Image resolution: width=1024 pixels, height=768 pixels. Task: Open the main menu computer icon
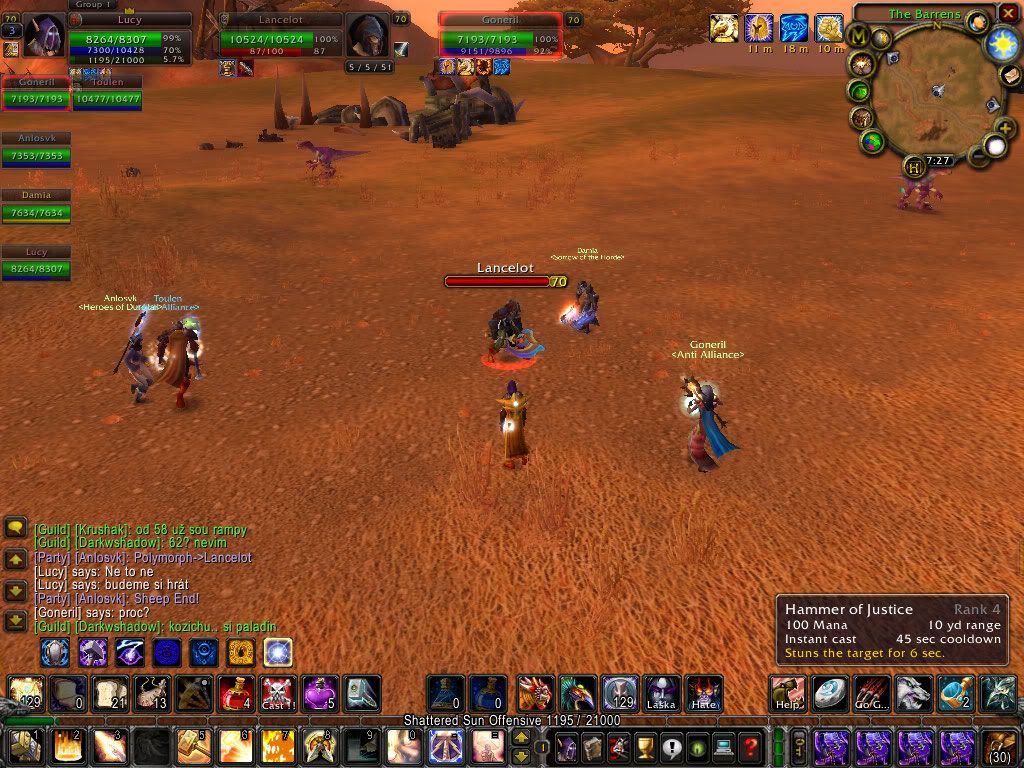click(722, 746)
